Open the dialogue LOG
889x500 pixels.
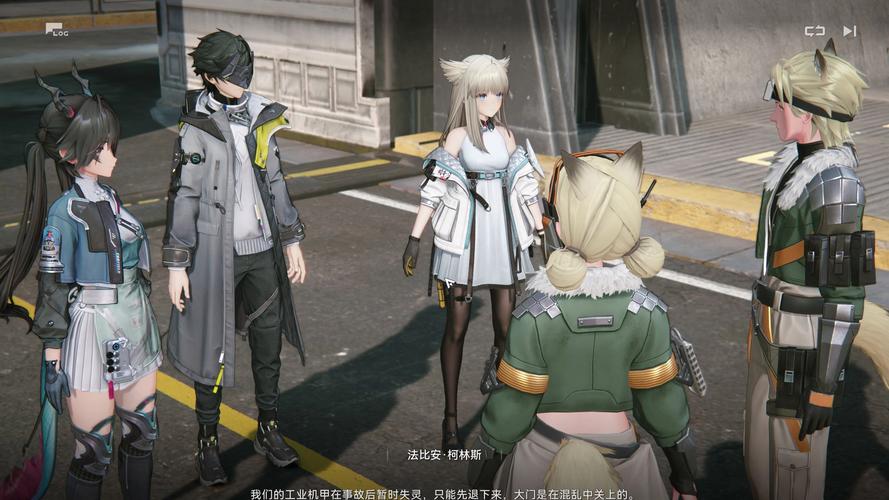tap(55, 30)
